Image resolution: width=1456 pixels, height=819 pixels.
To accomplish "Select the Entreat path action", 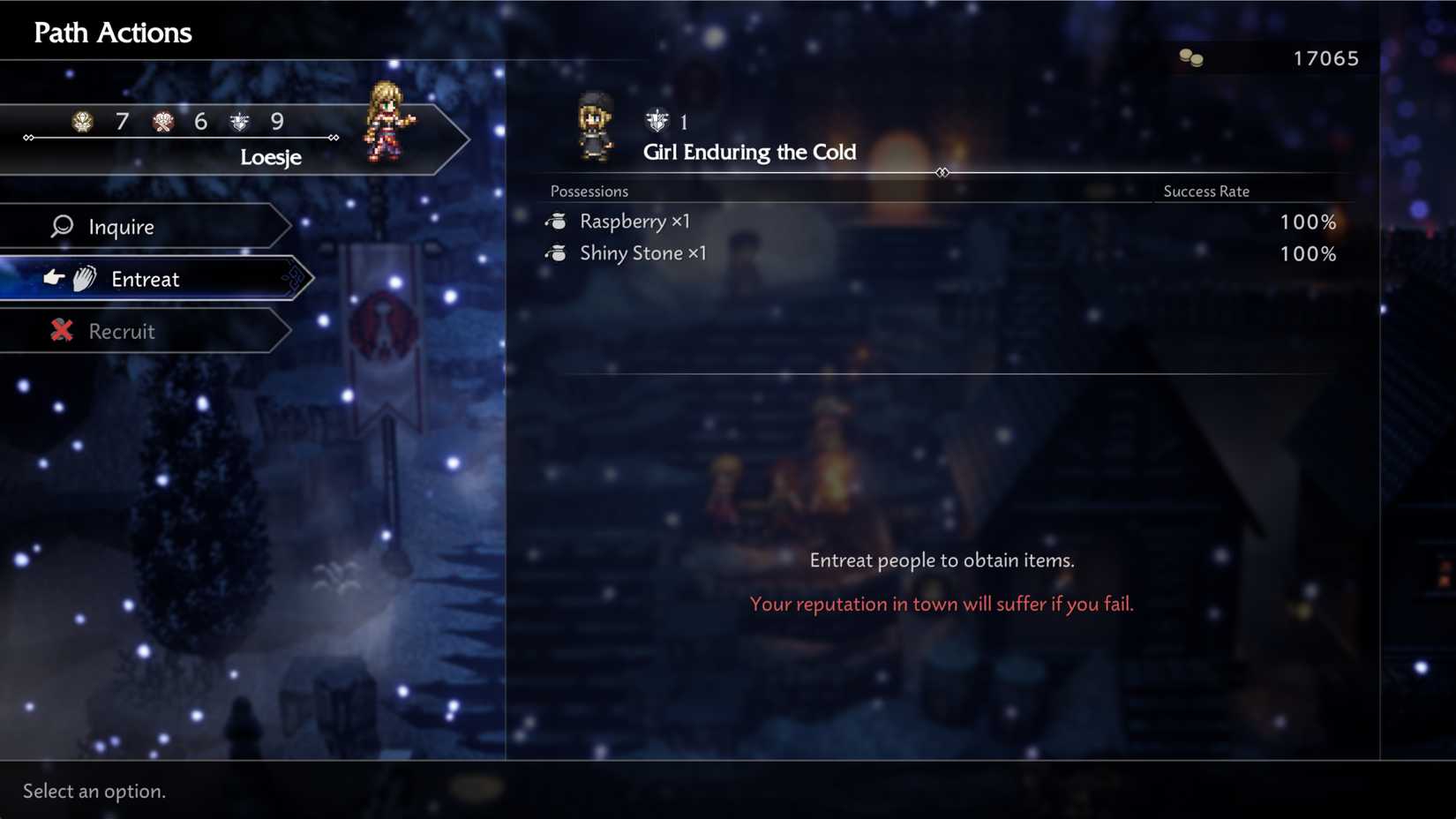I will click(146, 279).
